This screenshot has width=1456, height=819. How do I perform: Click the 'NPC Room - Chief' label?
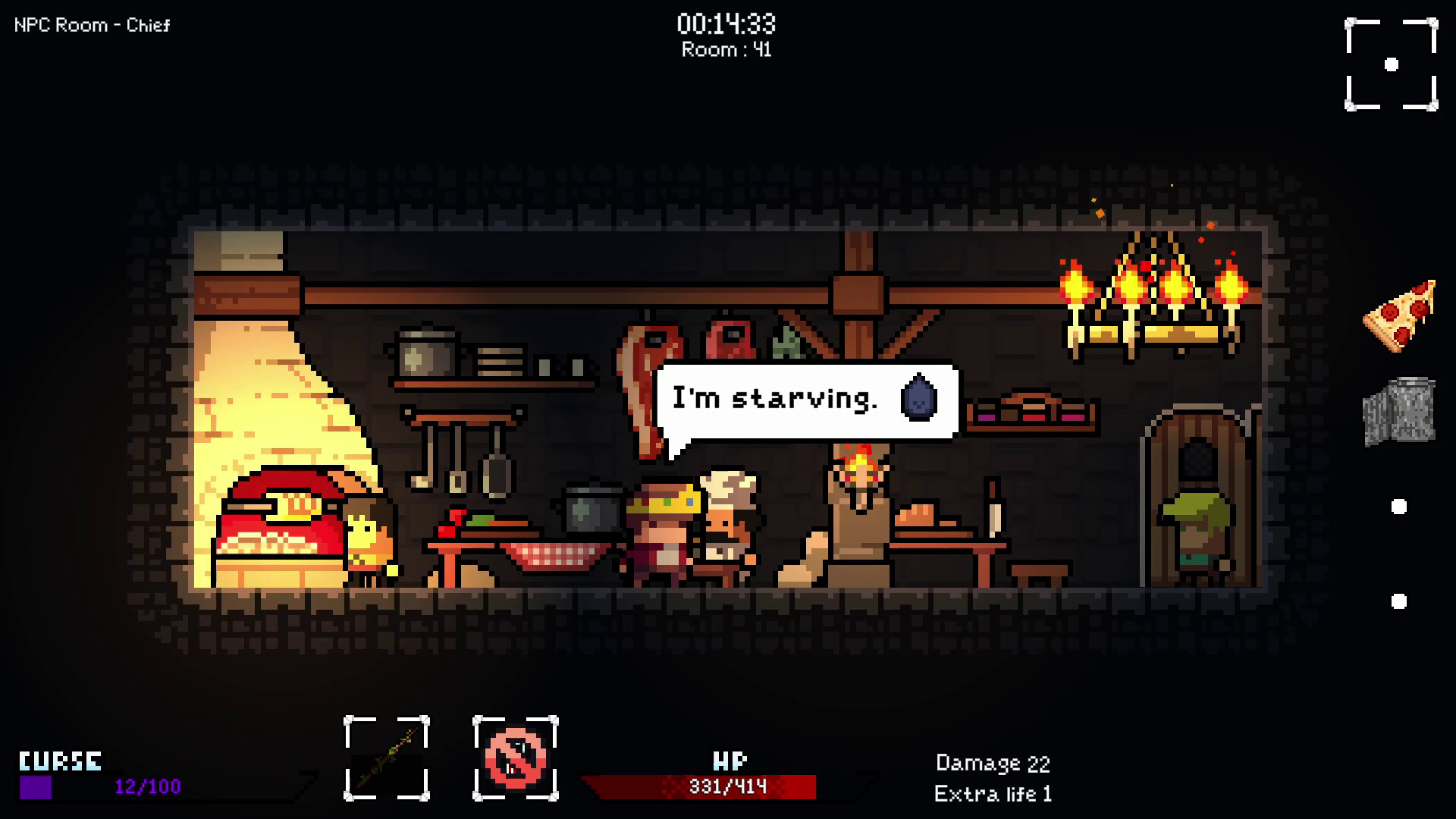click(91, 25)
